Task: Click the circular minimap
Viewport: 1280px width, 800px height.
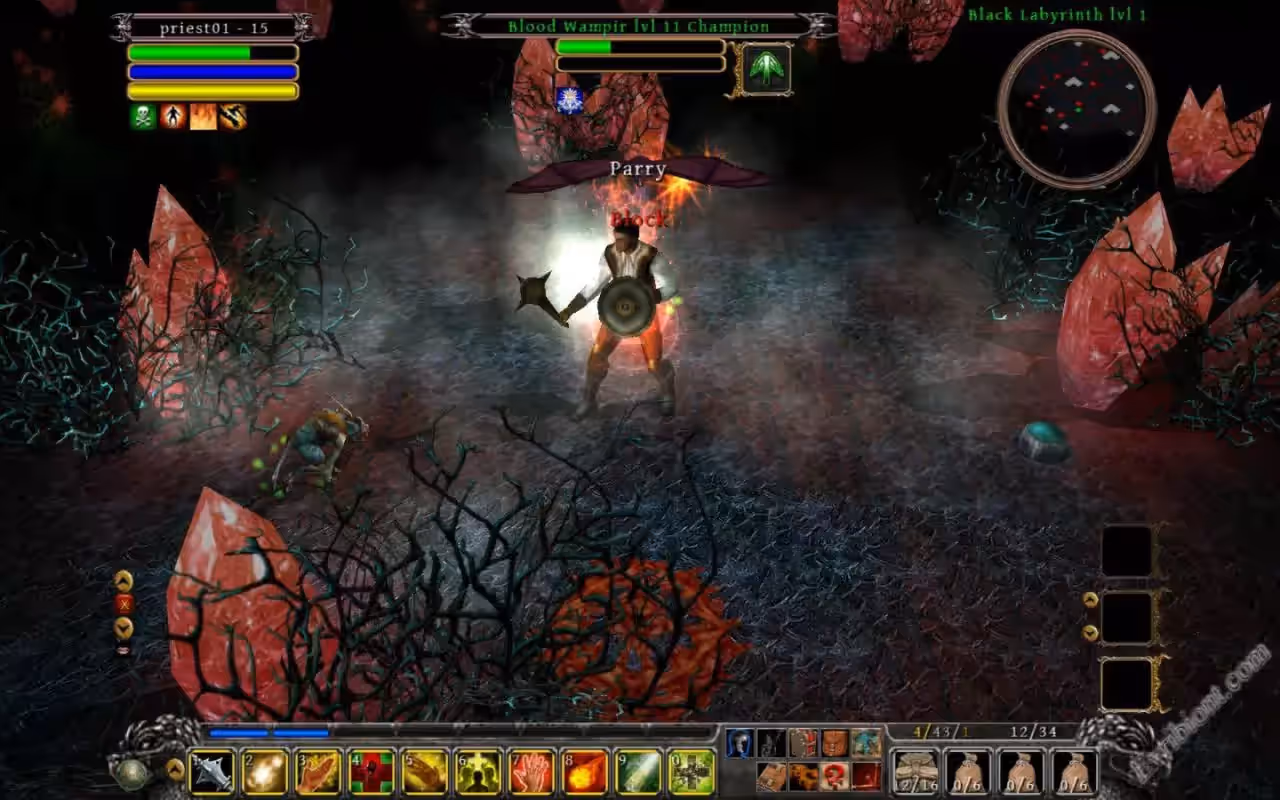Action: 1077,108
